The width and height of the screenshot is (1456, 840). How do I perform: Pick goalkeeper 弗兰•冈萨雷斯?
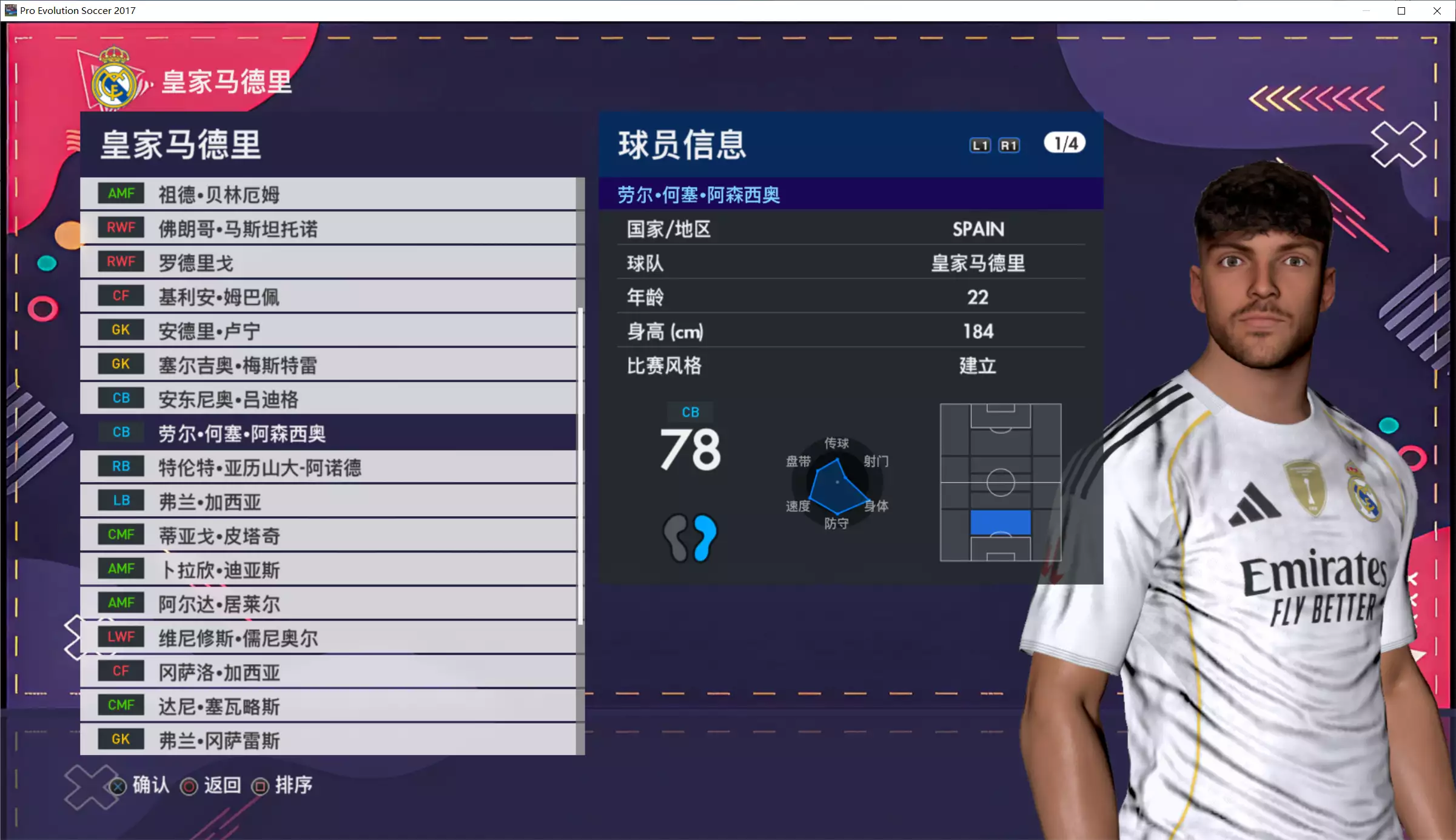tap(327, 740)
